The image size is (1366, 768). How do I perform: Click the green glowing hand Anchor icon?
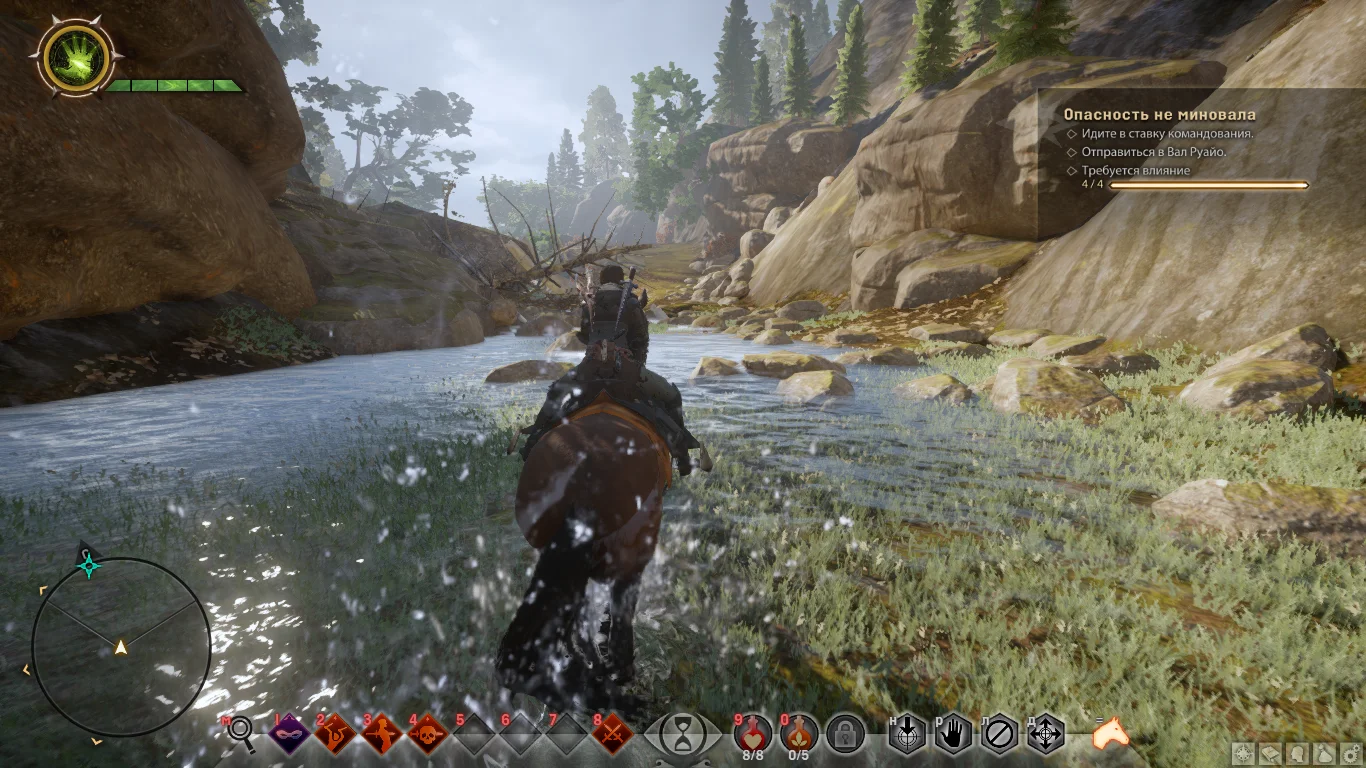pyautogui.click(x=75, y=59)
